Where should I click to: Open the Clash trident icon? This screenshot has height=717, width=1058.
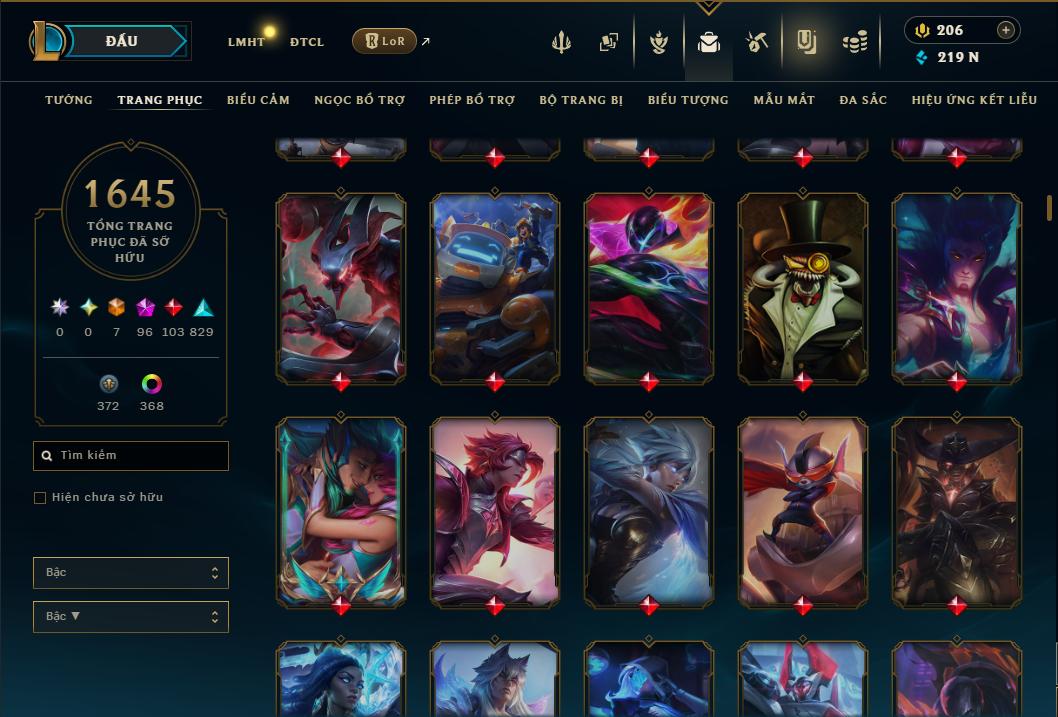561,42
